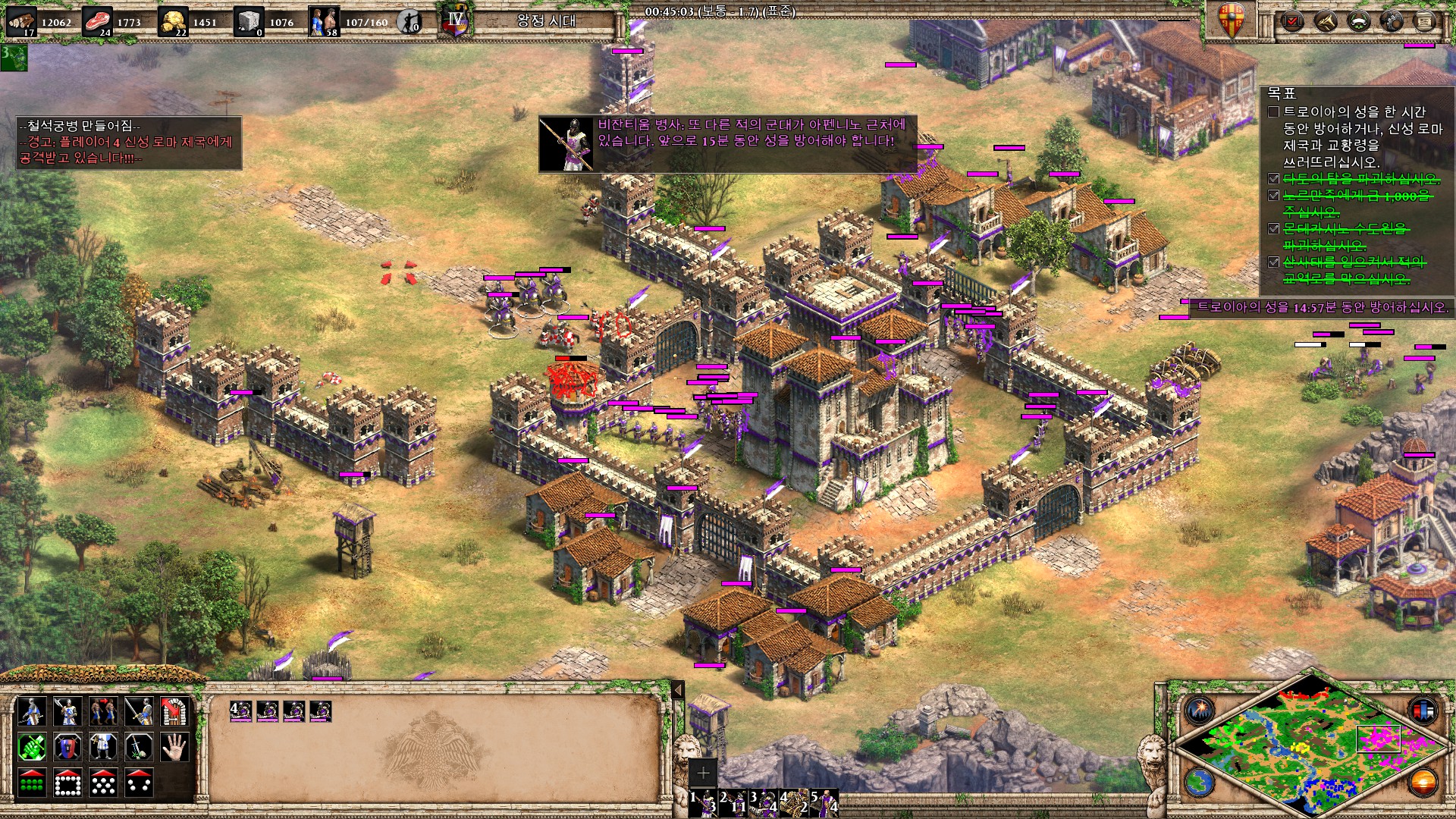Select control group 4 with siege unit

pos(794,802)
